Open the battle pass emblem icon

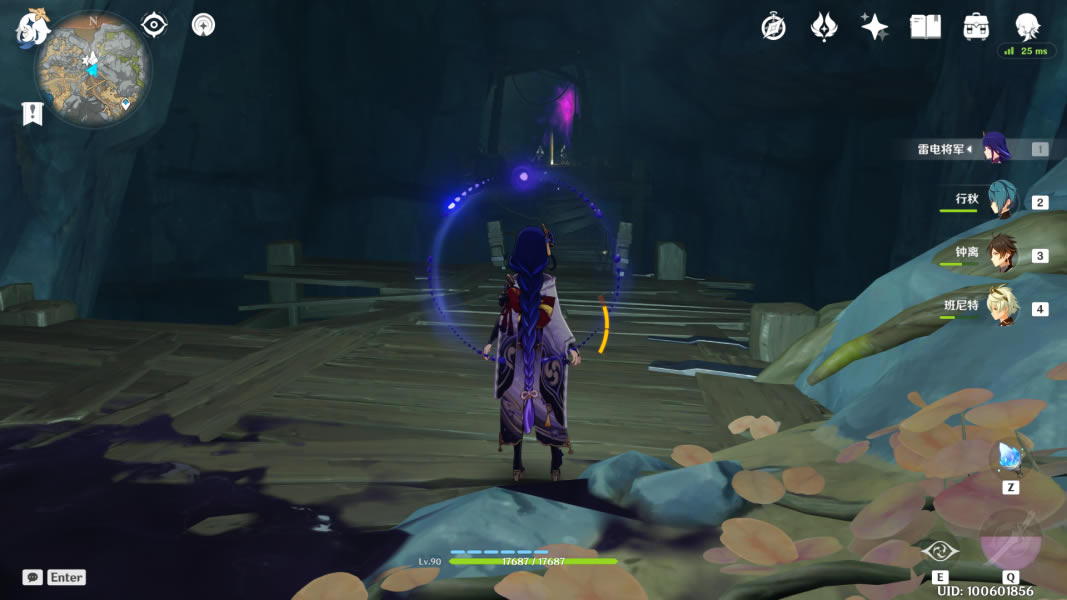[x=824, y=27]
